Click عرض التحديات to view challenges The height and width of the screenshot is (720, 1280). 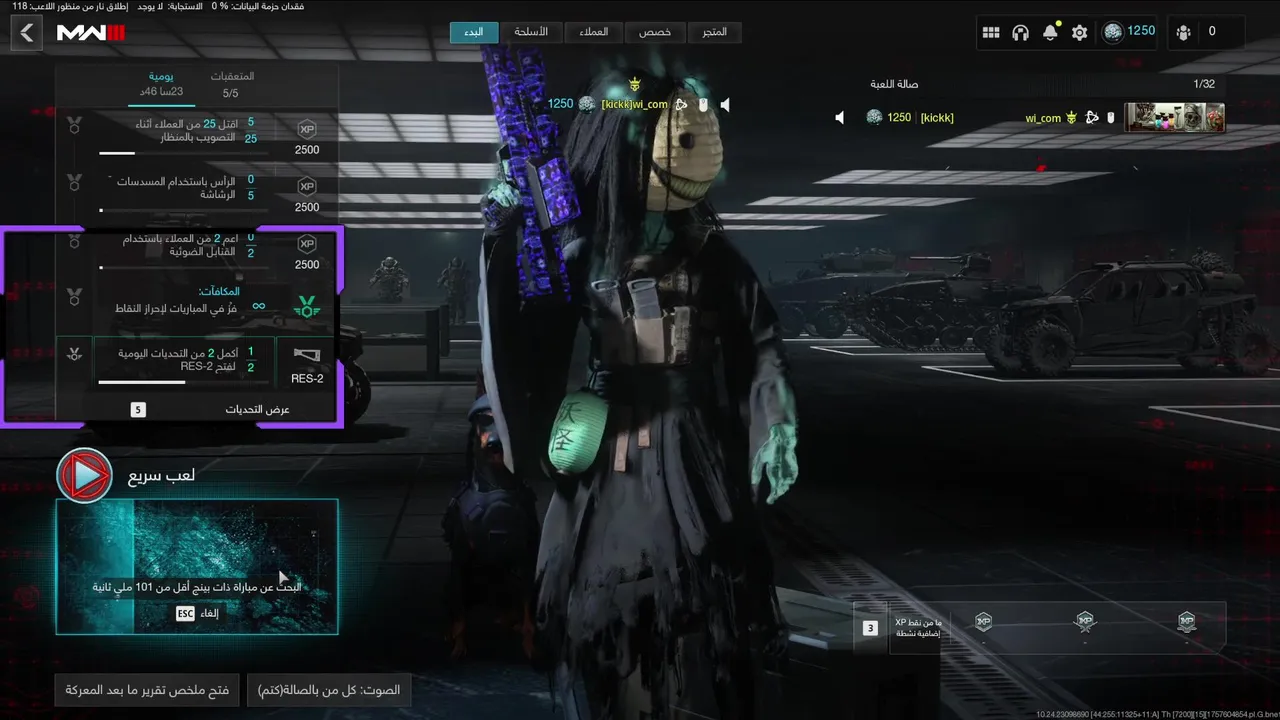pyautogui.click(x=257, y=409)
